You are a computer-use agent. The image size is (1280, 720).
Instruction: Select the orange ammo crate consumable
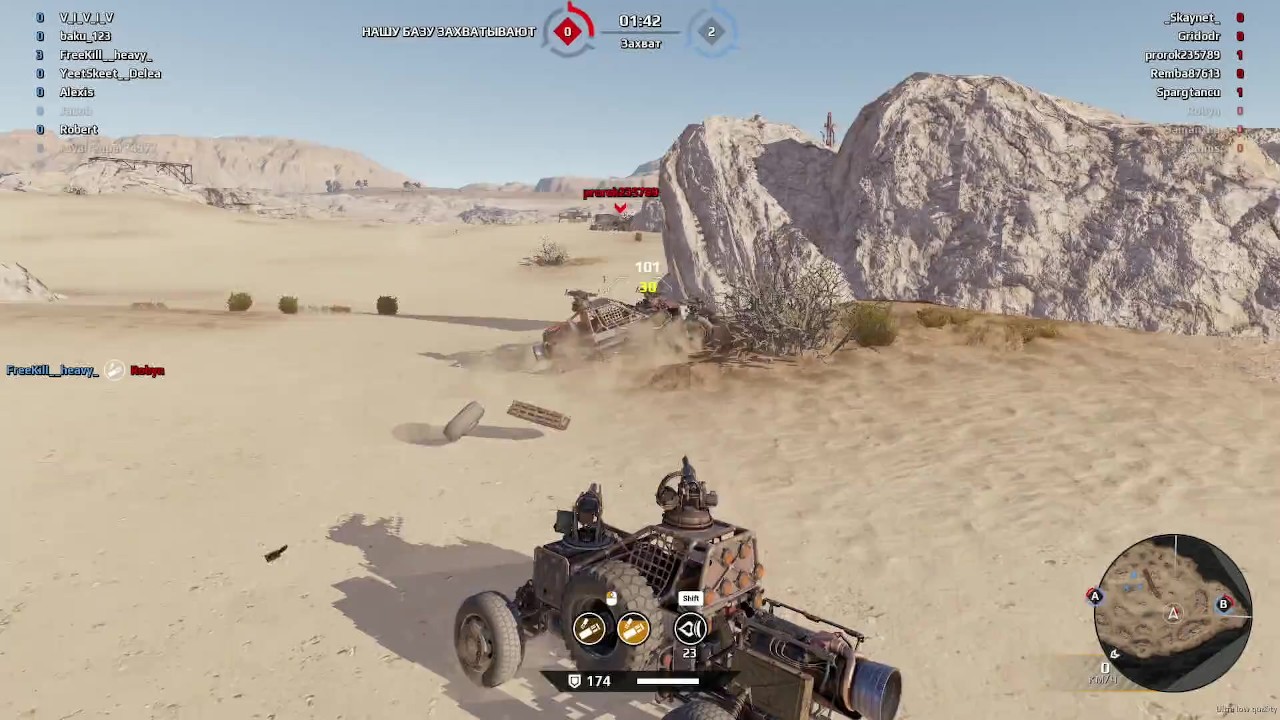(x=633, y=628)
